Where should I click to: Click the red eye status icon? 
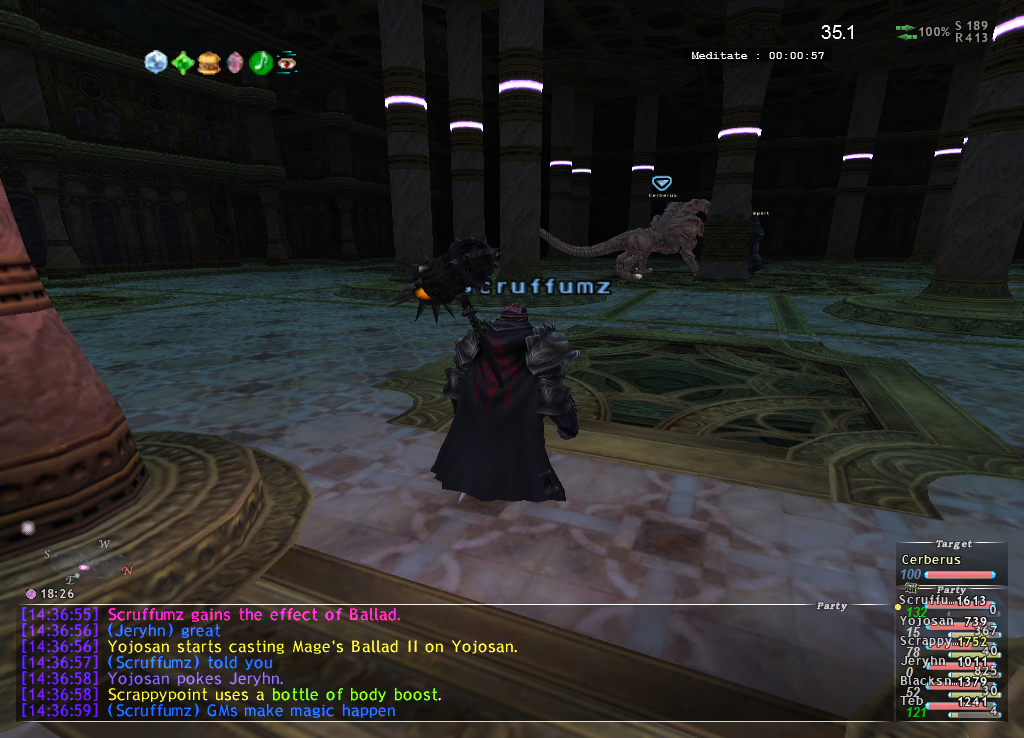[x=287, y=62]
